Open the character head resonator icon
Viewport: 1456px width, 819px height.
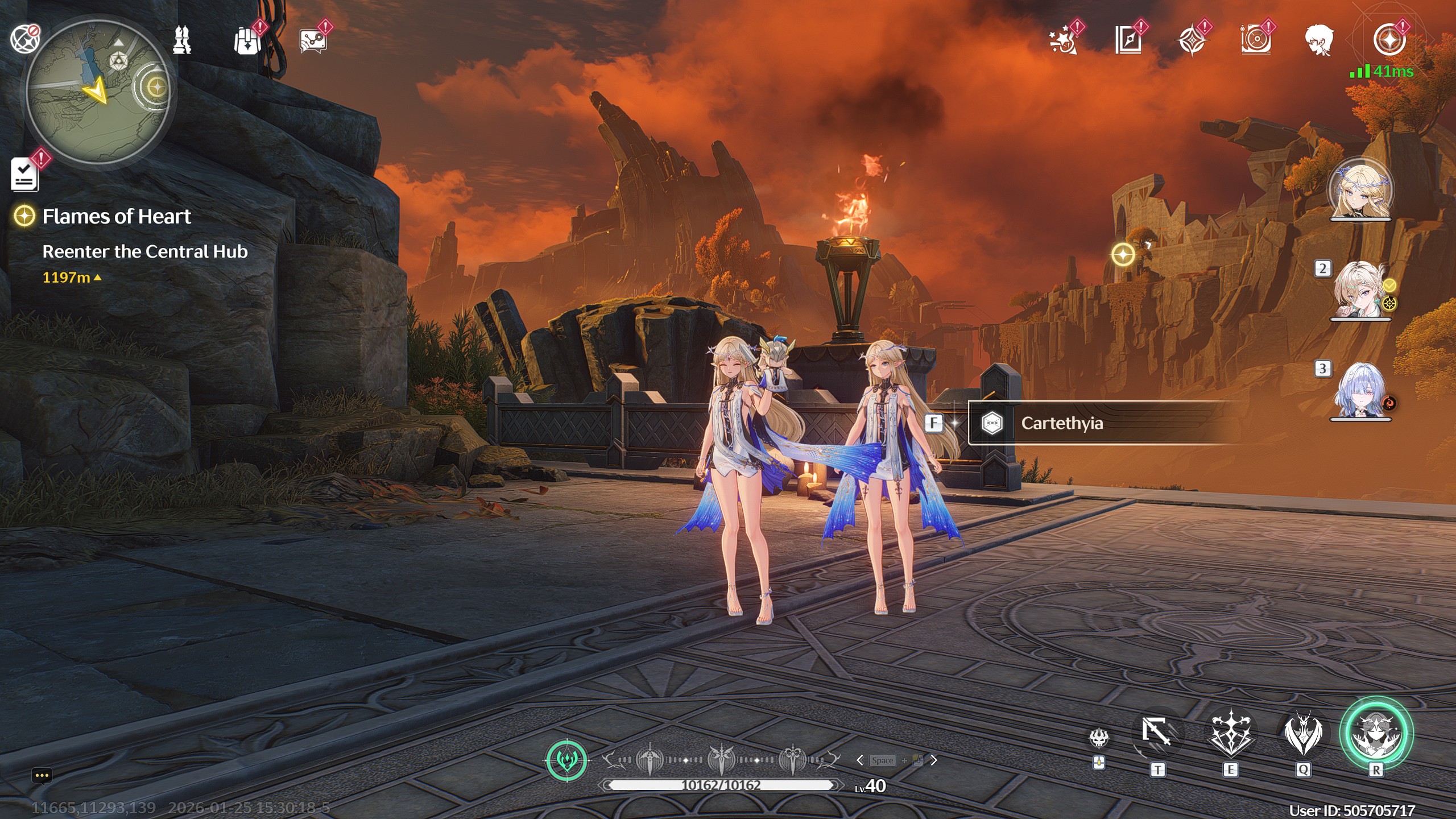1319,41
